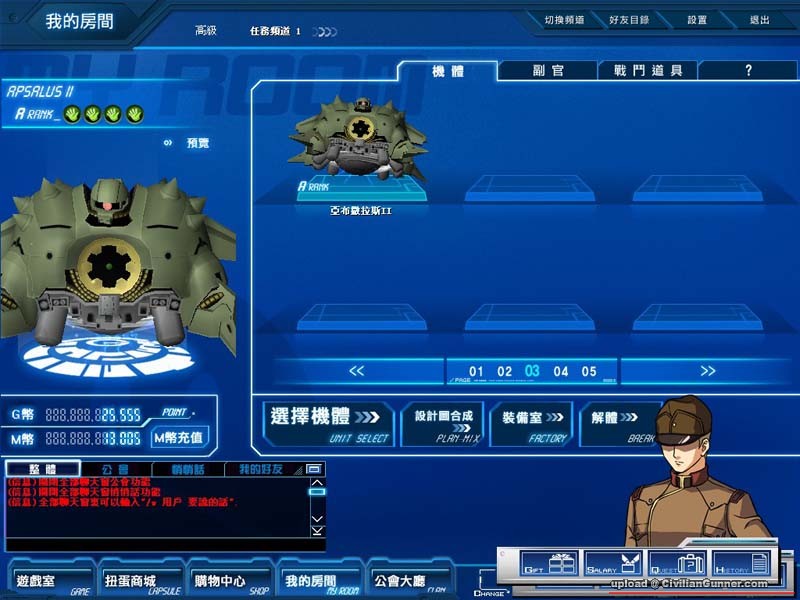Open 設計圖合成 Plan-Mix
The width and height of the screenshot is (800, 600).
(443, 423)
